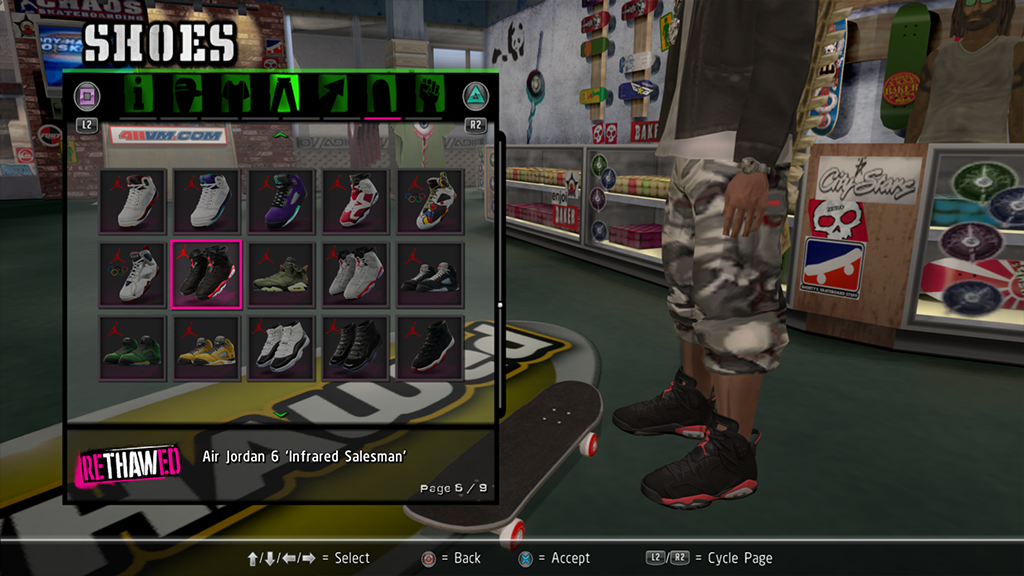Choose the green Air Jordan 5 shoes

tap(132, 348)
